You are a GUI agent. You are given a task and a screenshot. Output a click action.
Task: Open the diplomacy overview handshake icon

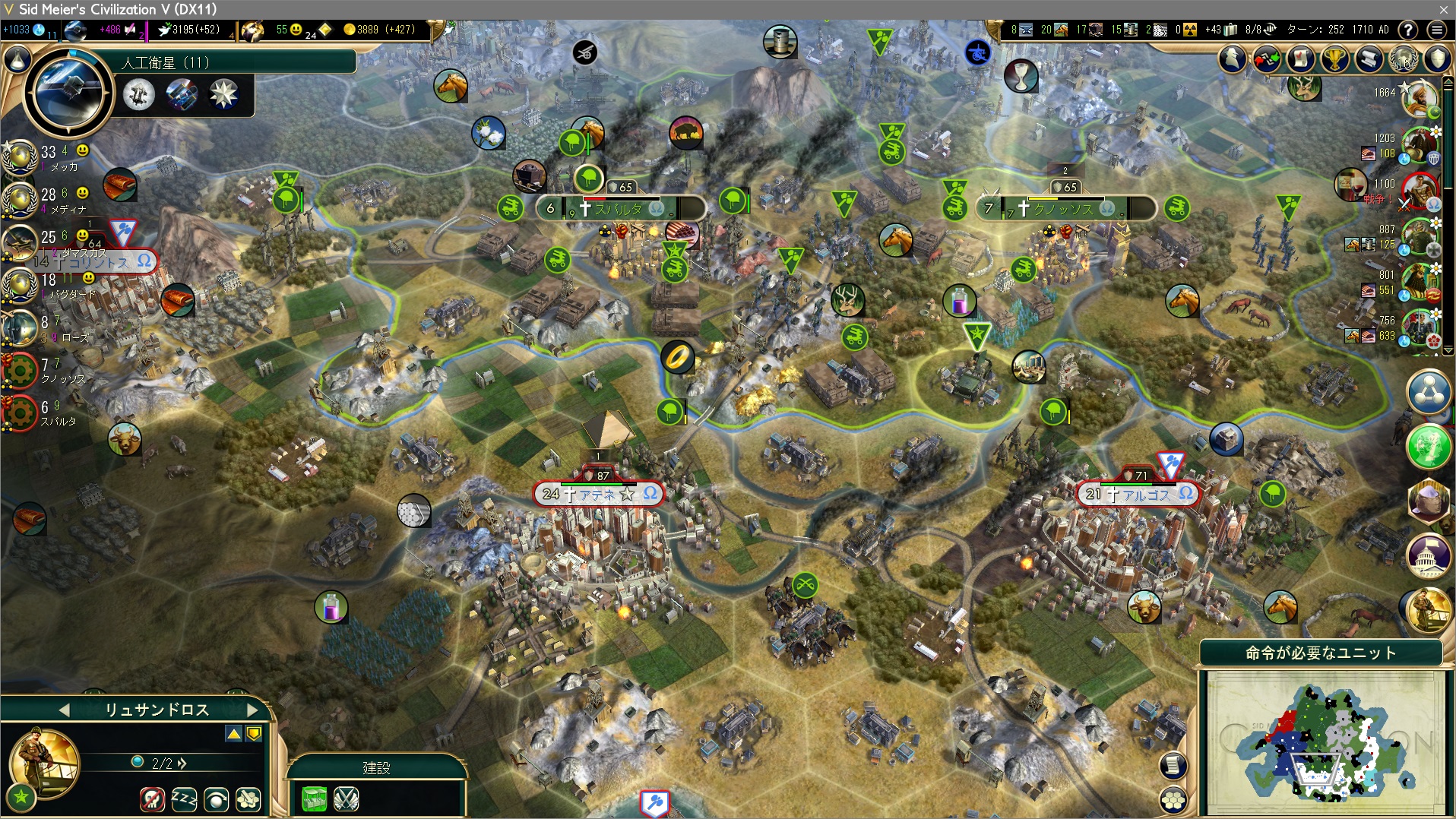[1266, 58]
